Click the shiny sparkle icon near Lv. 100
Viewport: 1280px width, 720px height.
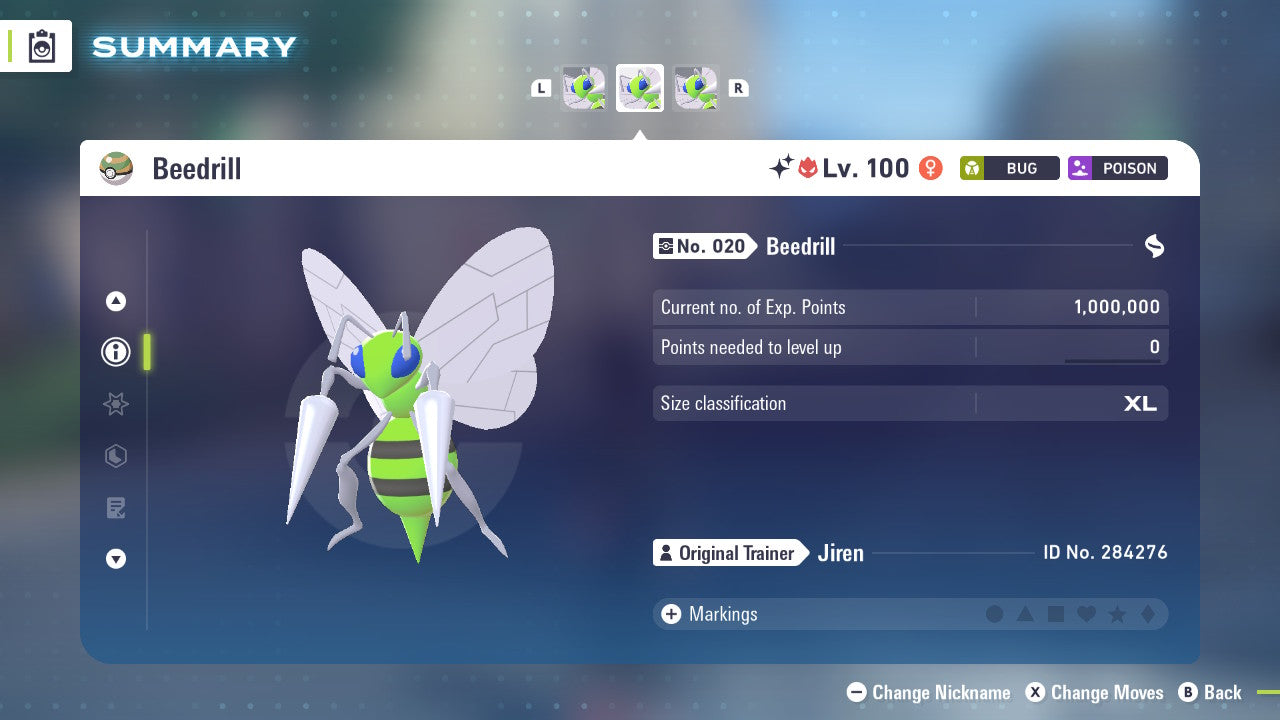pos(784,166)
